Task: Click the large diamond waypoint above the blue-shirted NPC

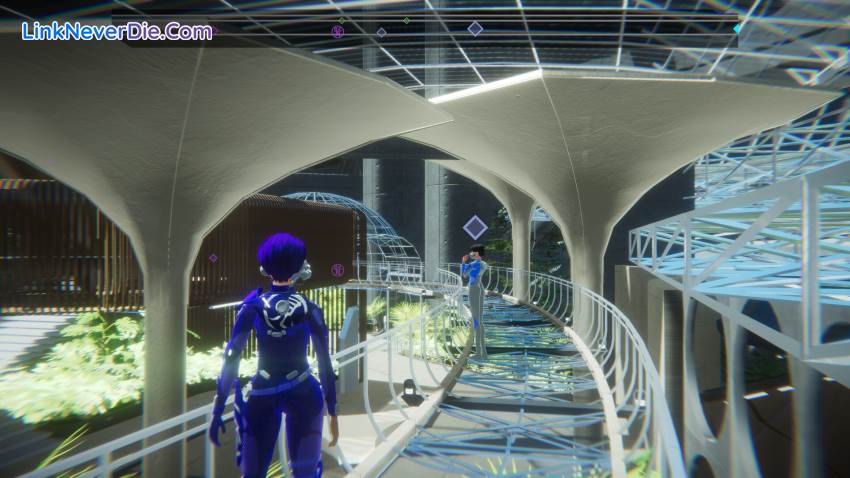Action: (x=476, y=227)
